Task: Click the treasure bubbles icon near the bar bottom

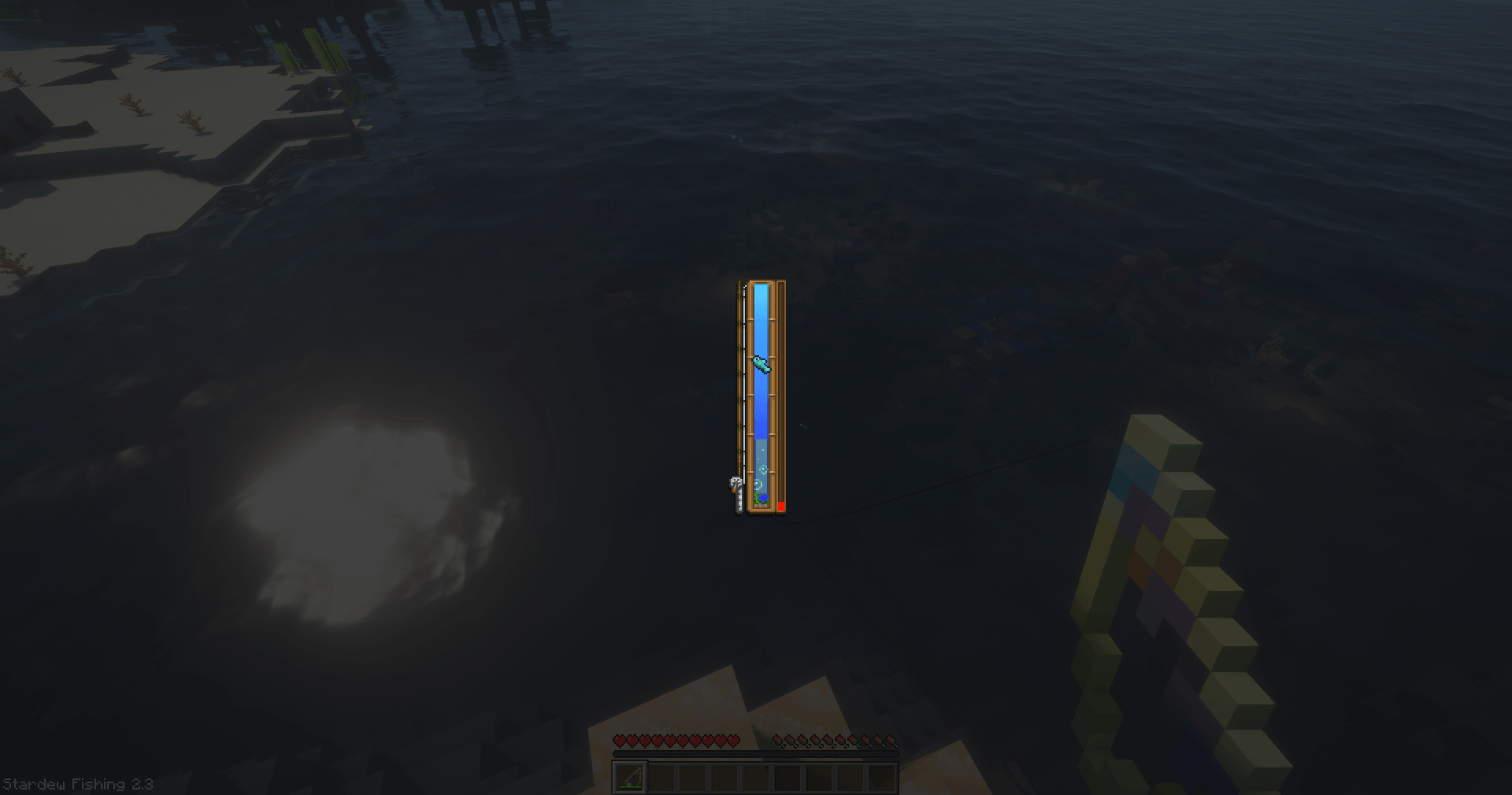Action: [762, 468]
